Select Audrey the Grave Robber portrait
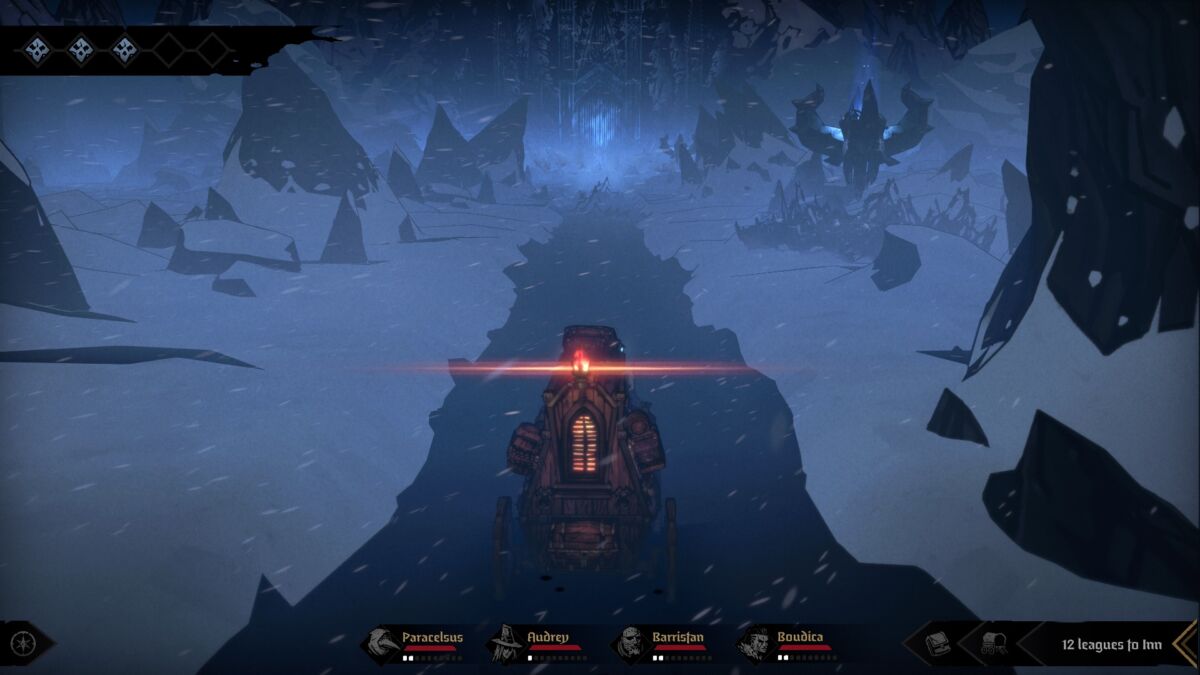The image size is (1200, 675). pyautogui.click(x=506, y=642)
